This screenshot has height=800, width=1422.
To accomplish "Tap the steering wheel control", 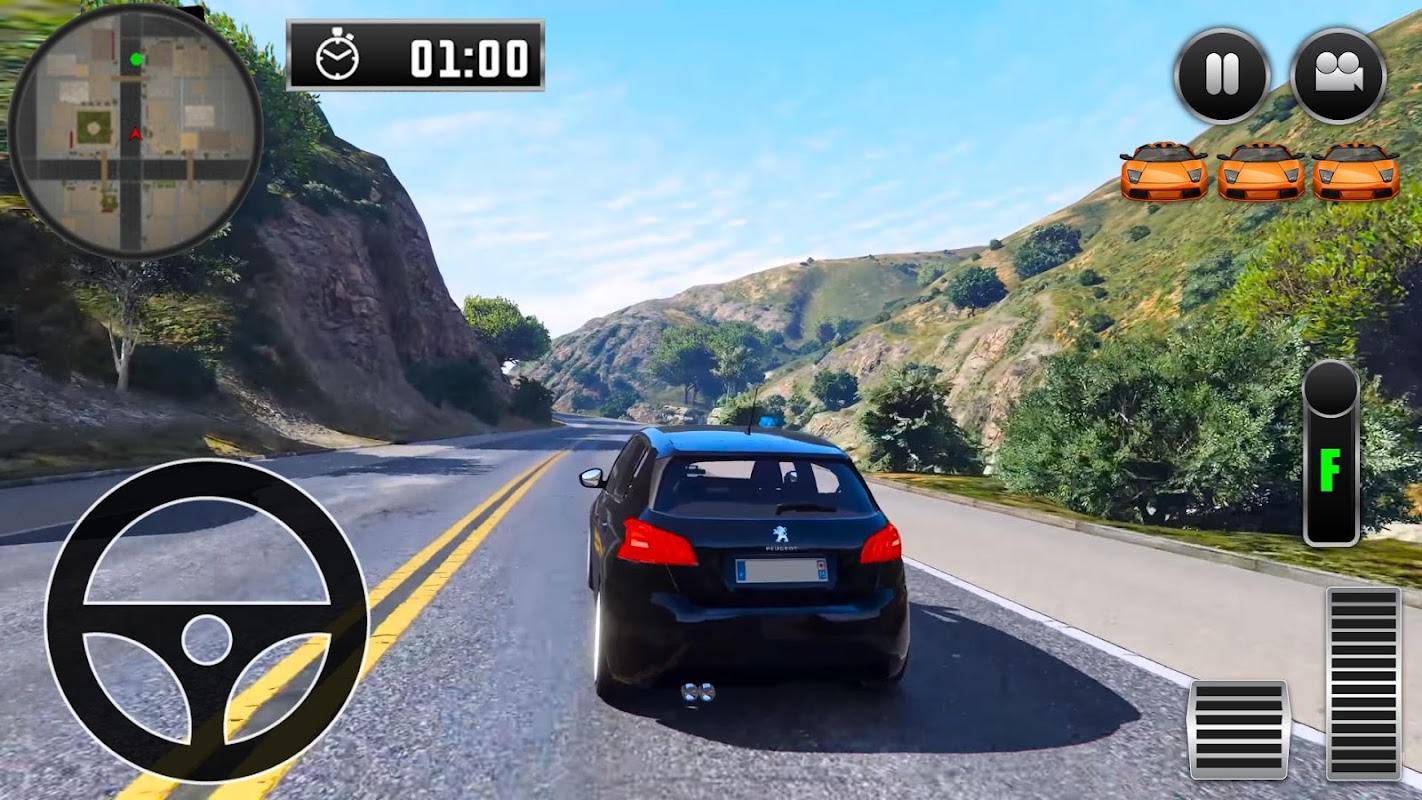I will click(x=207, y=622).
